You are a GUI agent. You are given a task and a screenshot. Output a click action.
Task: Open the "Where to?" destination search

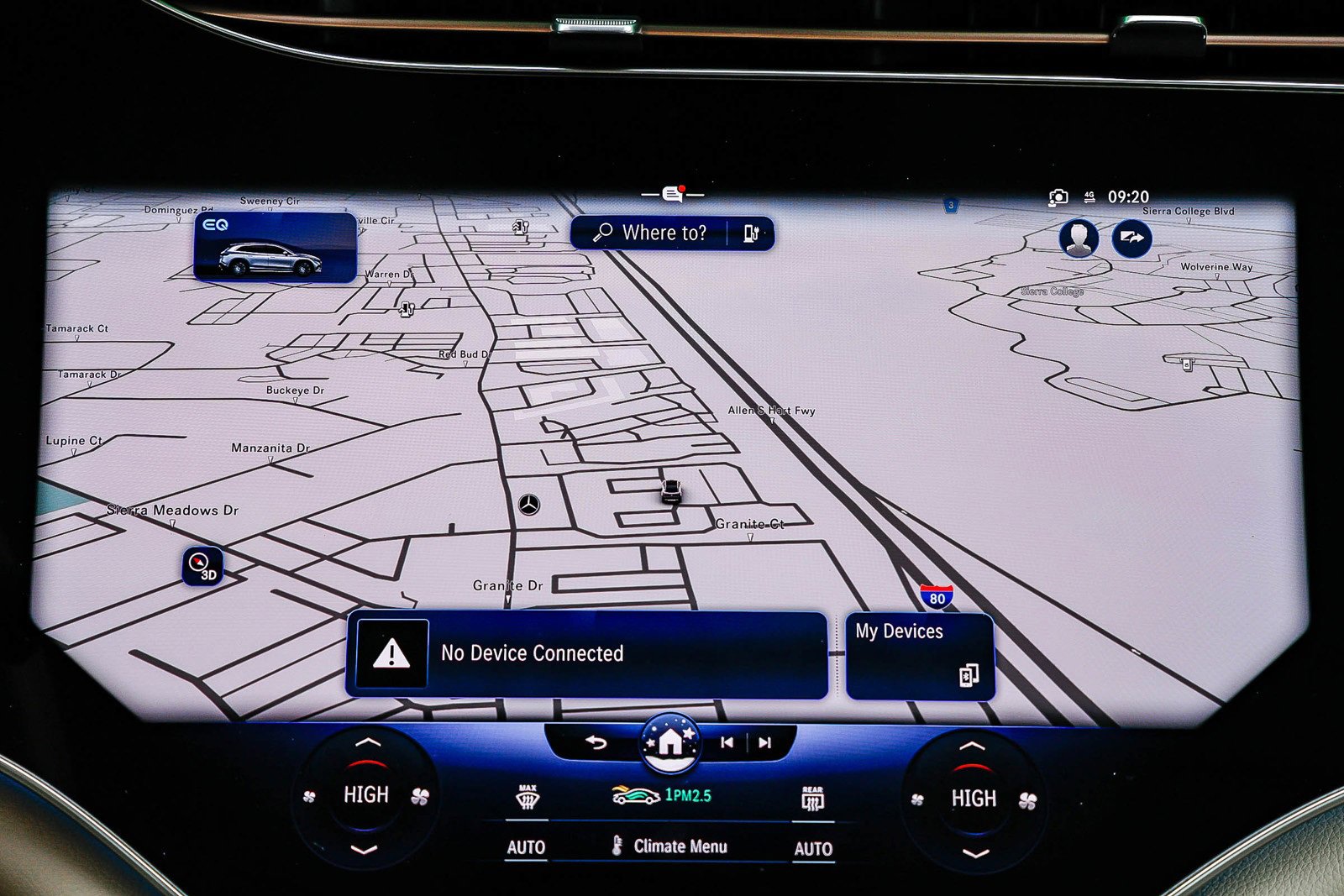(650, 233)
